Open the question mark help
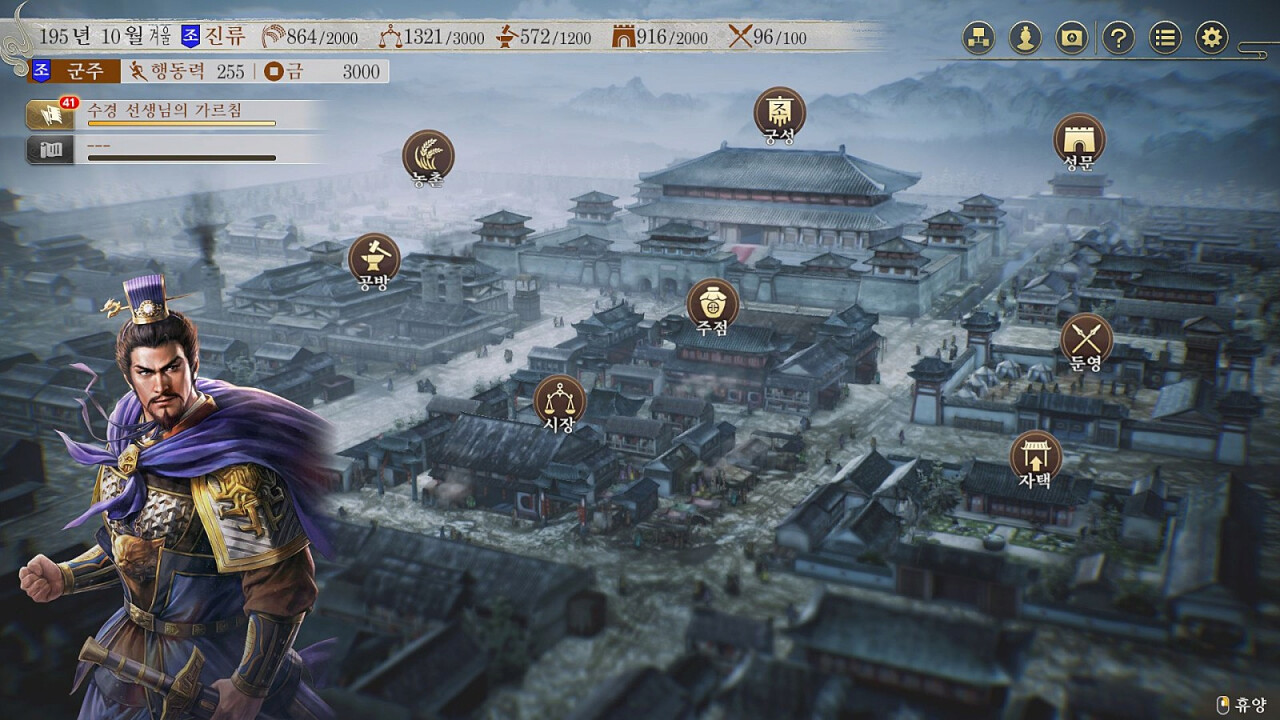 tap(1118, 38)
